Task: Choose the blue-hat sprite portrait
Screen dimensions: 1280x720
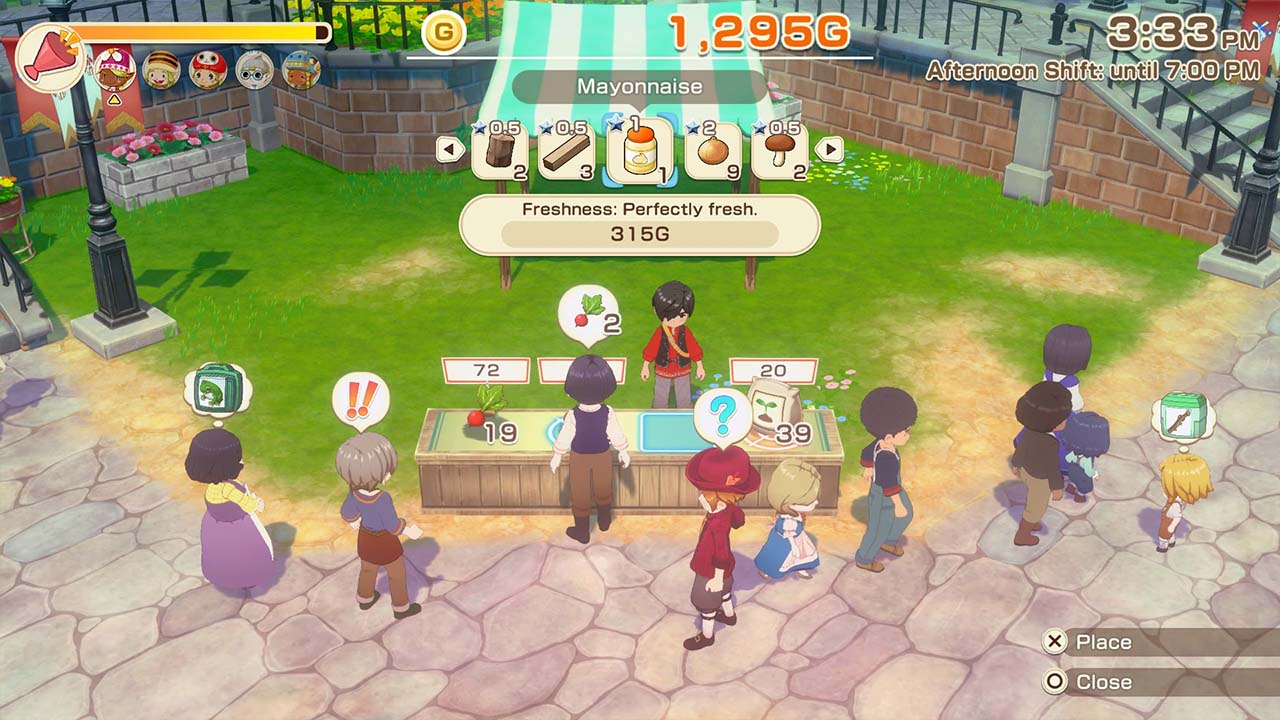Action: 301,70
